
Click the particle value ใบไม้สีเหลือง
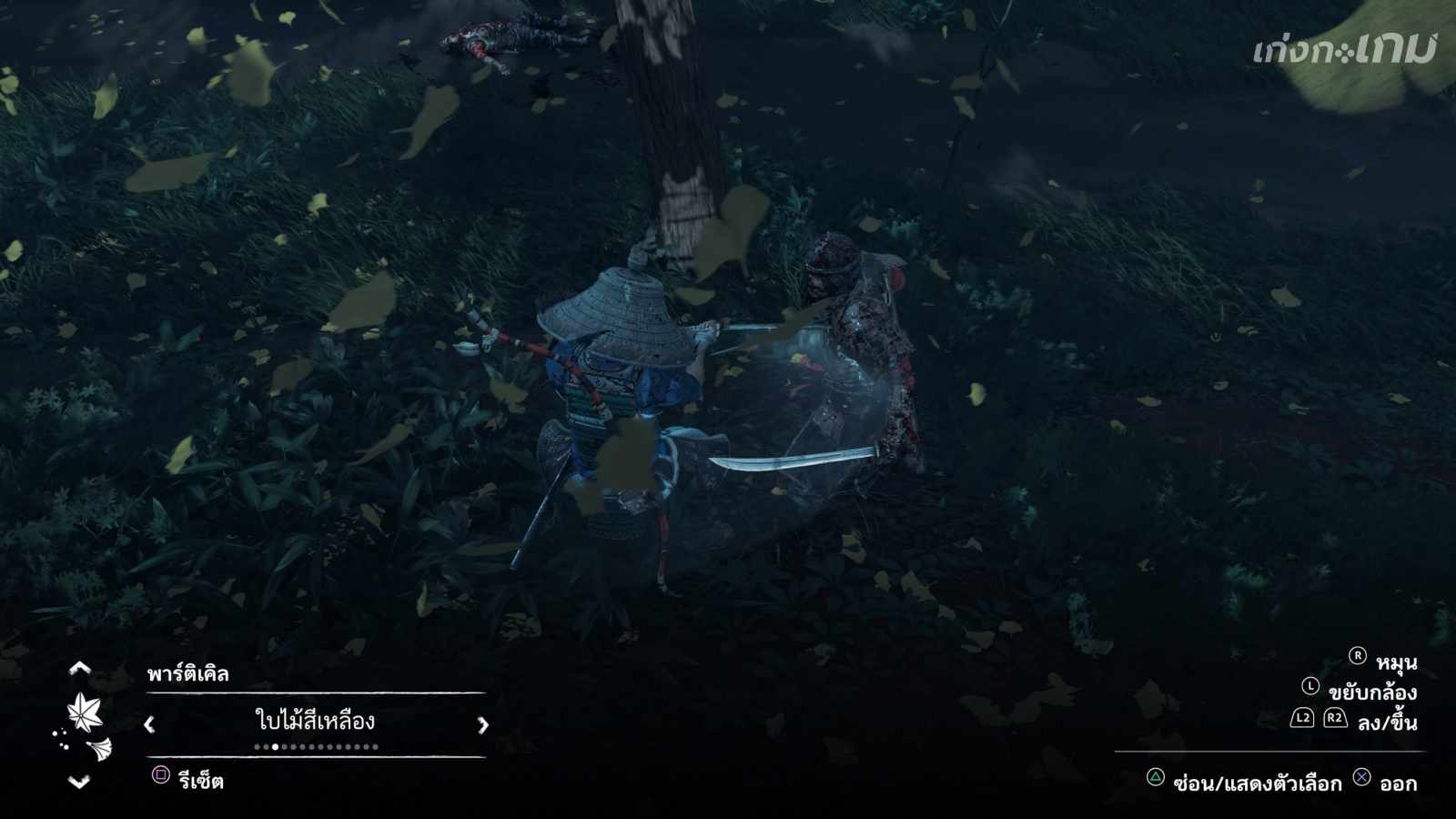315,722
